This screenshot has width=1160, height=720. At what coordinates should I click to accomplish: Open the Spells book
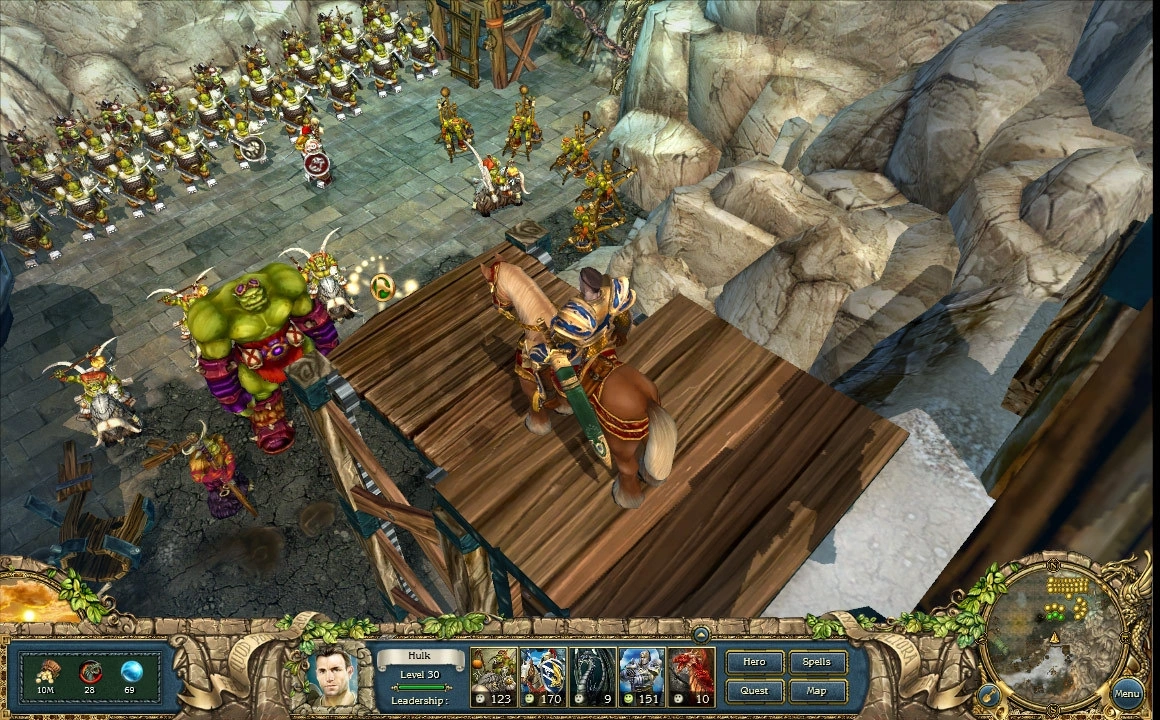pyautogui.click(x=817, y=662)
